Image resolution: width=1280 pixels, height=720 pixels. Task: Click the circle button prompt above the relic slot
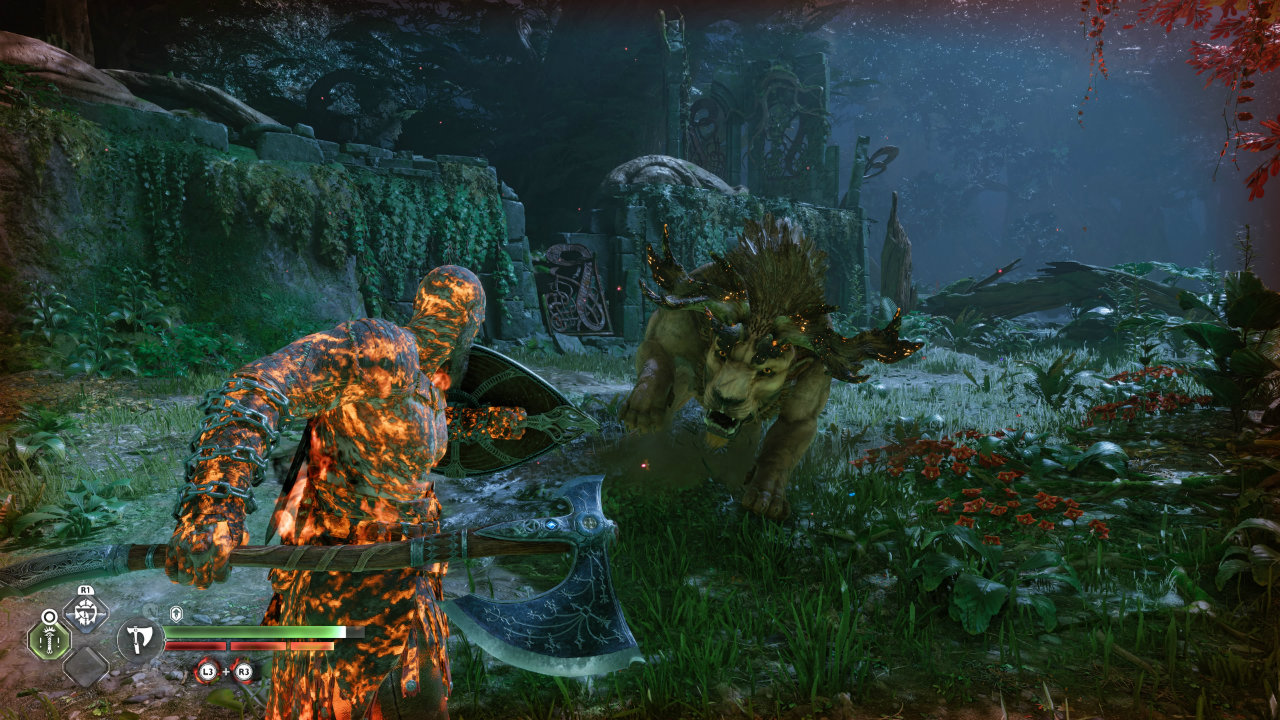(x=48, y=615)
